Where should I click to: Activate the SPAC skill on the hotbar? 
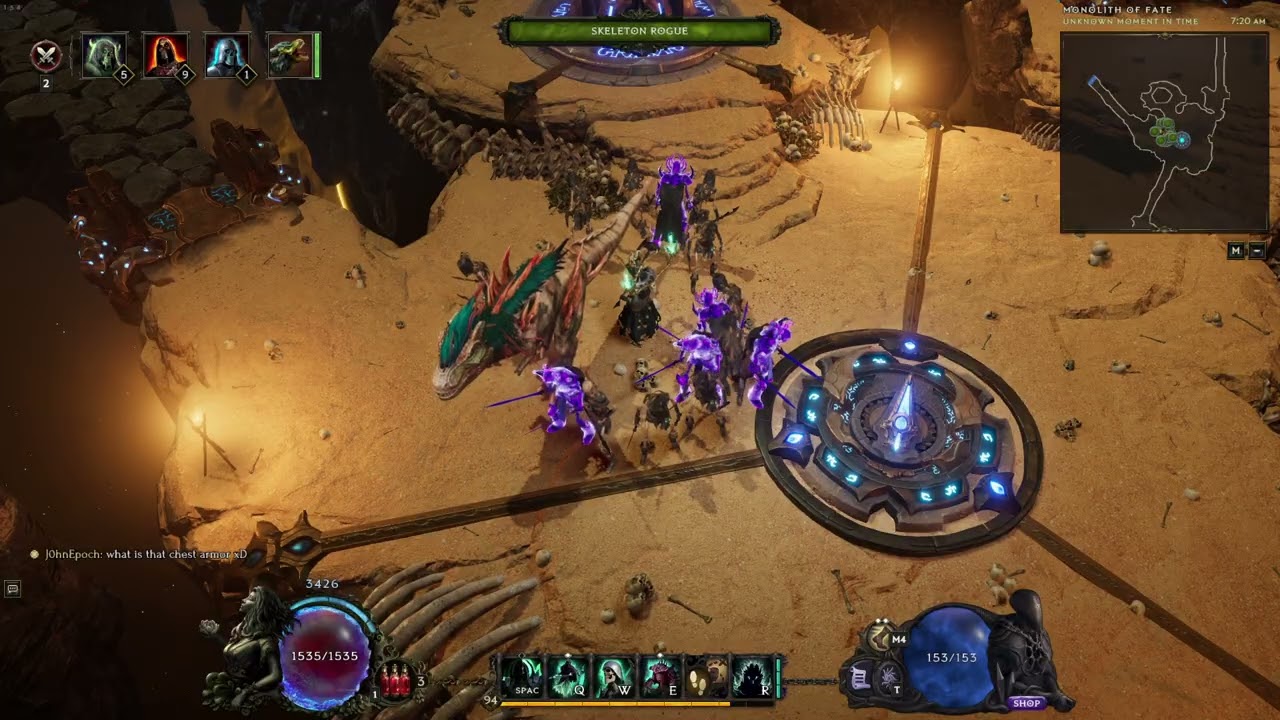click(522, 677)
